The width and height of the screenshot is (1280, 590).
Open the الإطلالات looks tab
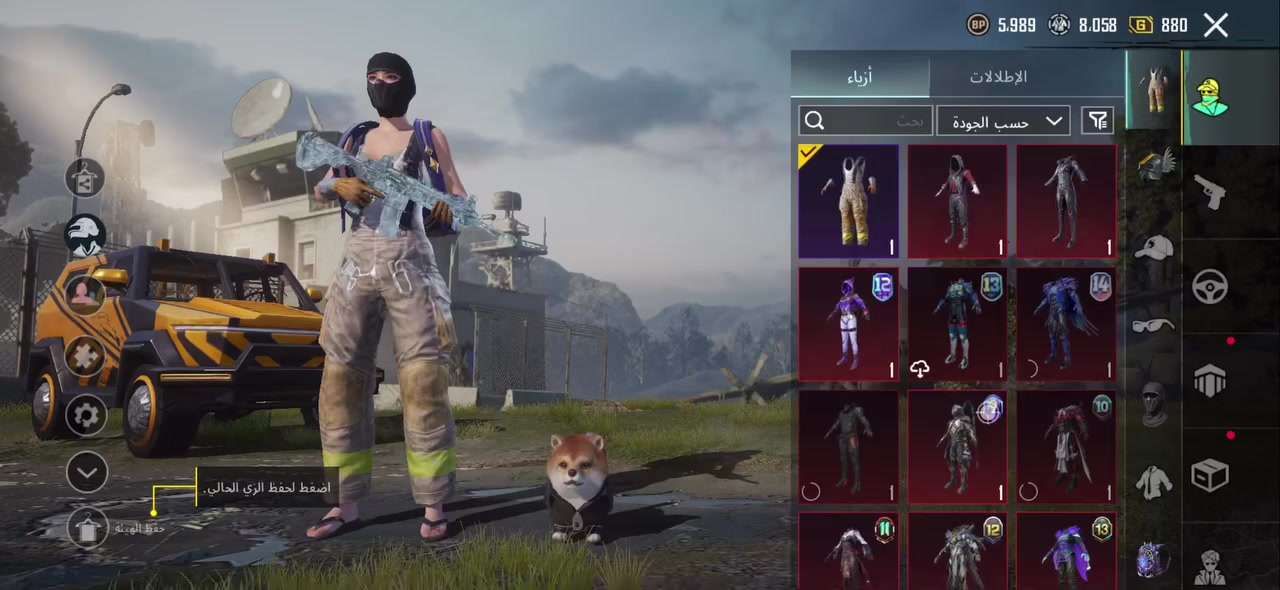[x=998, y=77]
